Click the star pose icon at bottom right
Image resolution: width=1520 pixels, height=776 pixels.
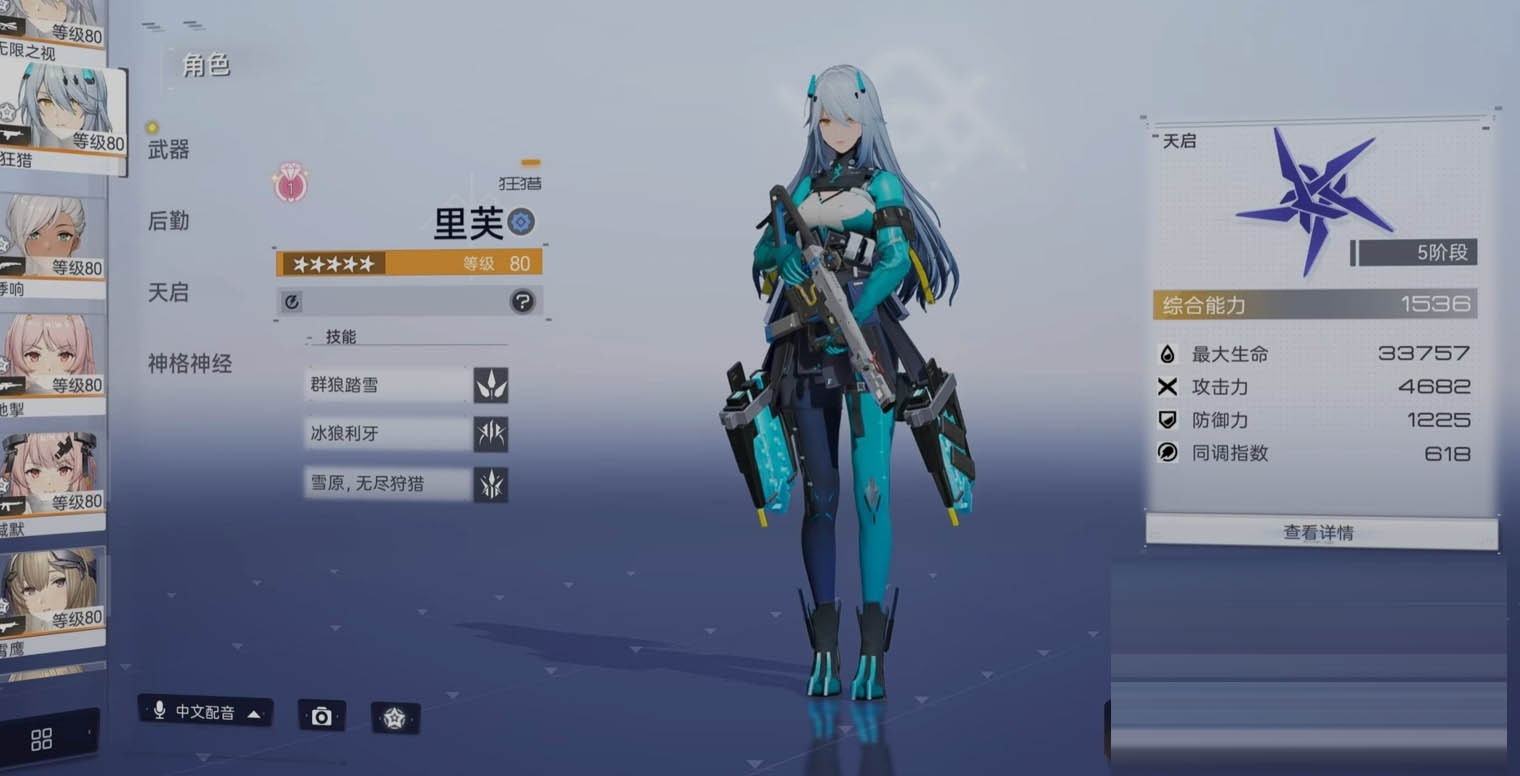point(396,718)
